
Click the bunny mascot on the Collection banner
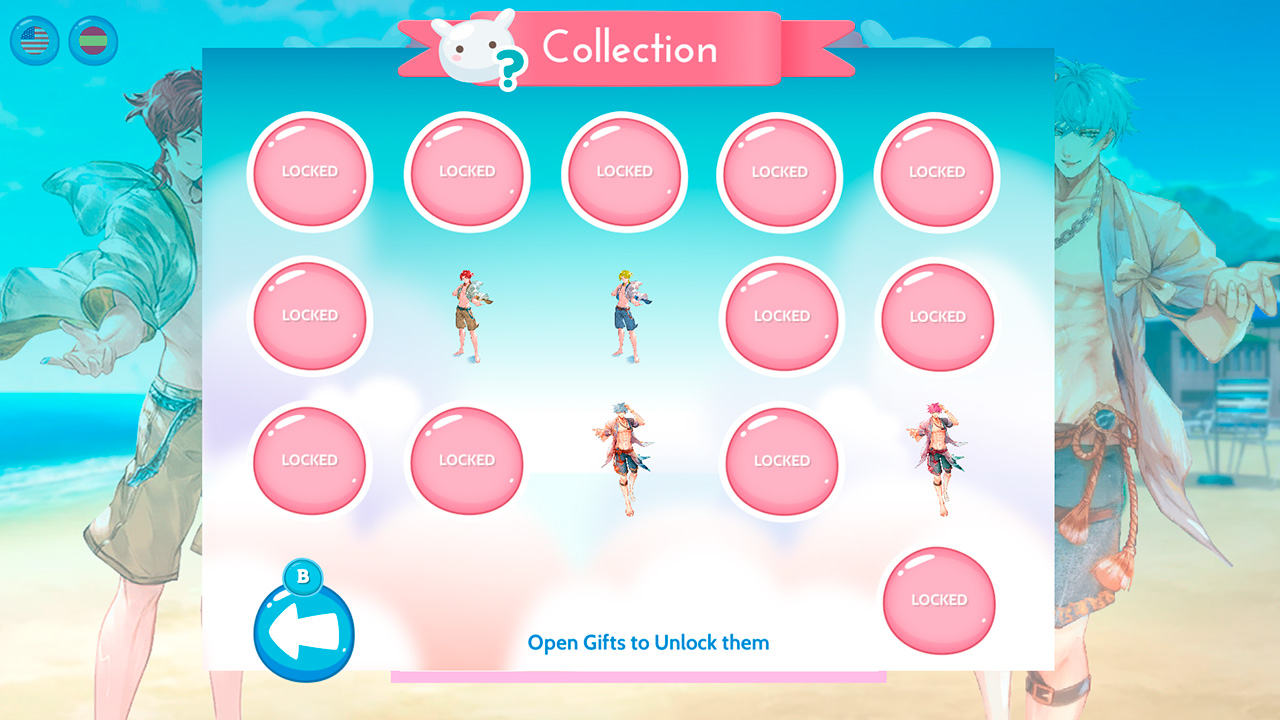[x=470, y=45]
